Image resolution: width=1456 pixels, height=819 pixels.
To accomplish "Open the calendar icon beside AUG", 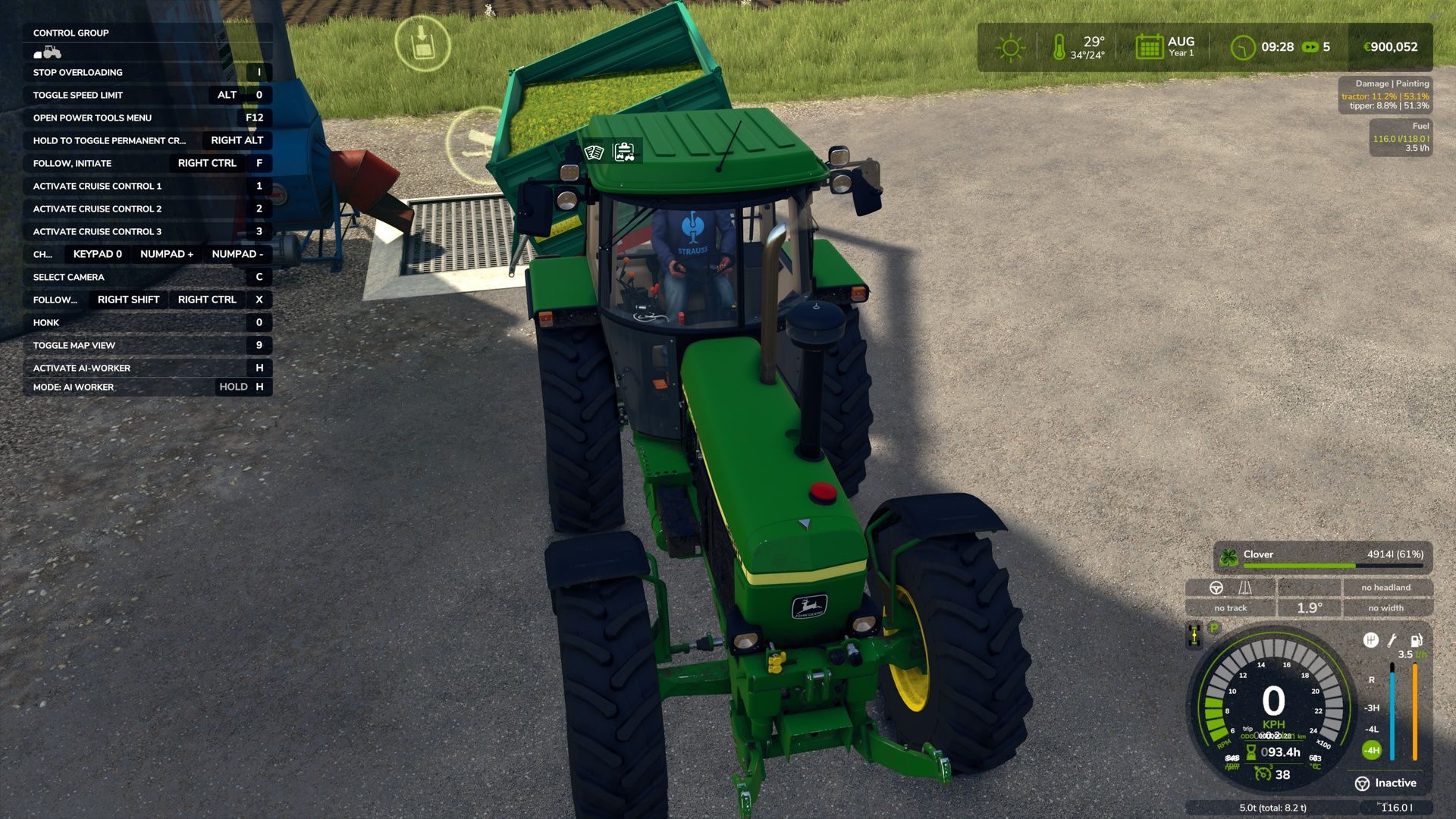I will point(1149,47).
